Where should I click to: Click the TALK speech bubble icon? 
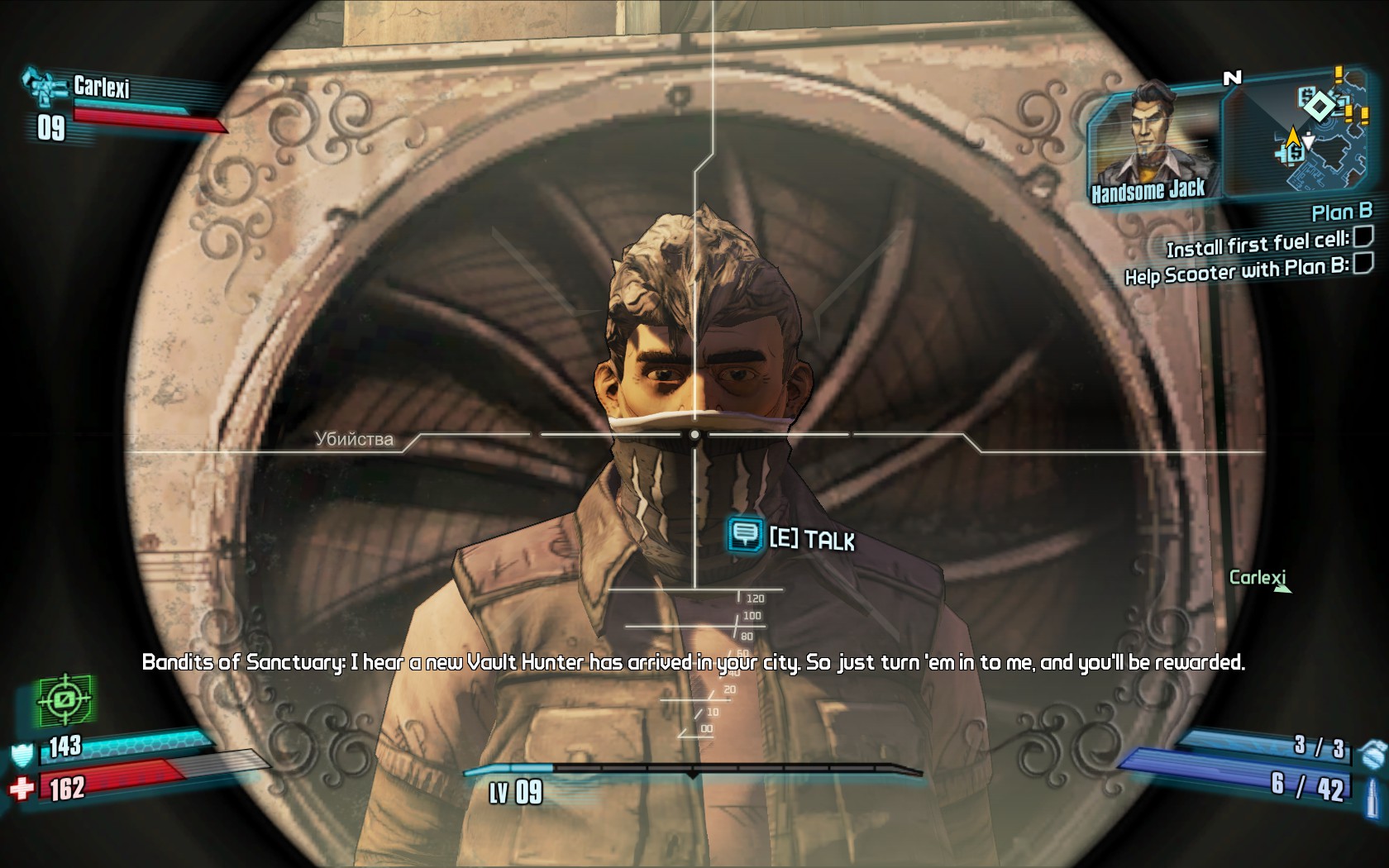pos(745,535)
